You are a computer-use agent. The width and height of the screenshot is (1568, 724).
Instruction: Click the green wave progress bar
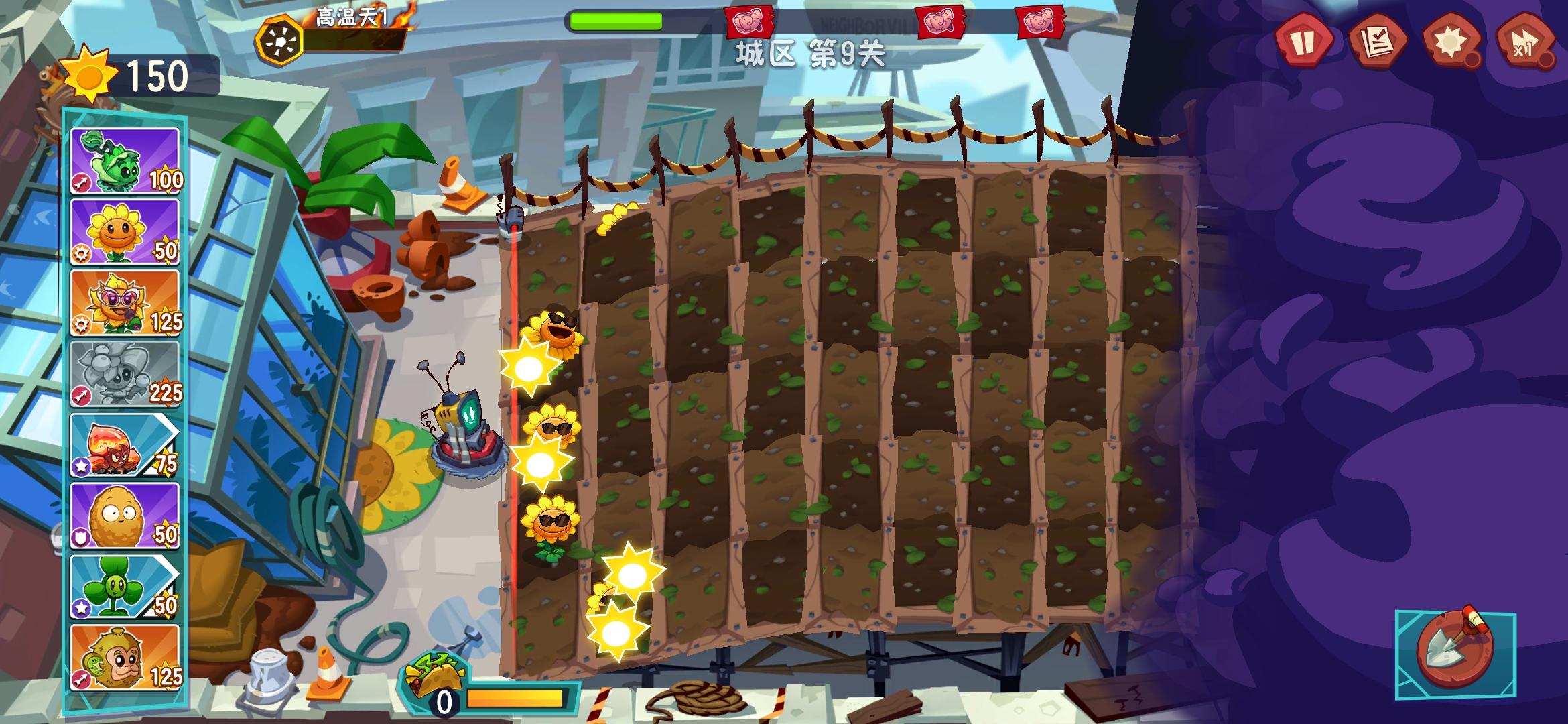[613, 21]
